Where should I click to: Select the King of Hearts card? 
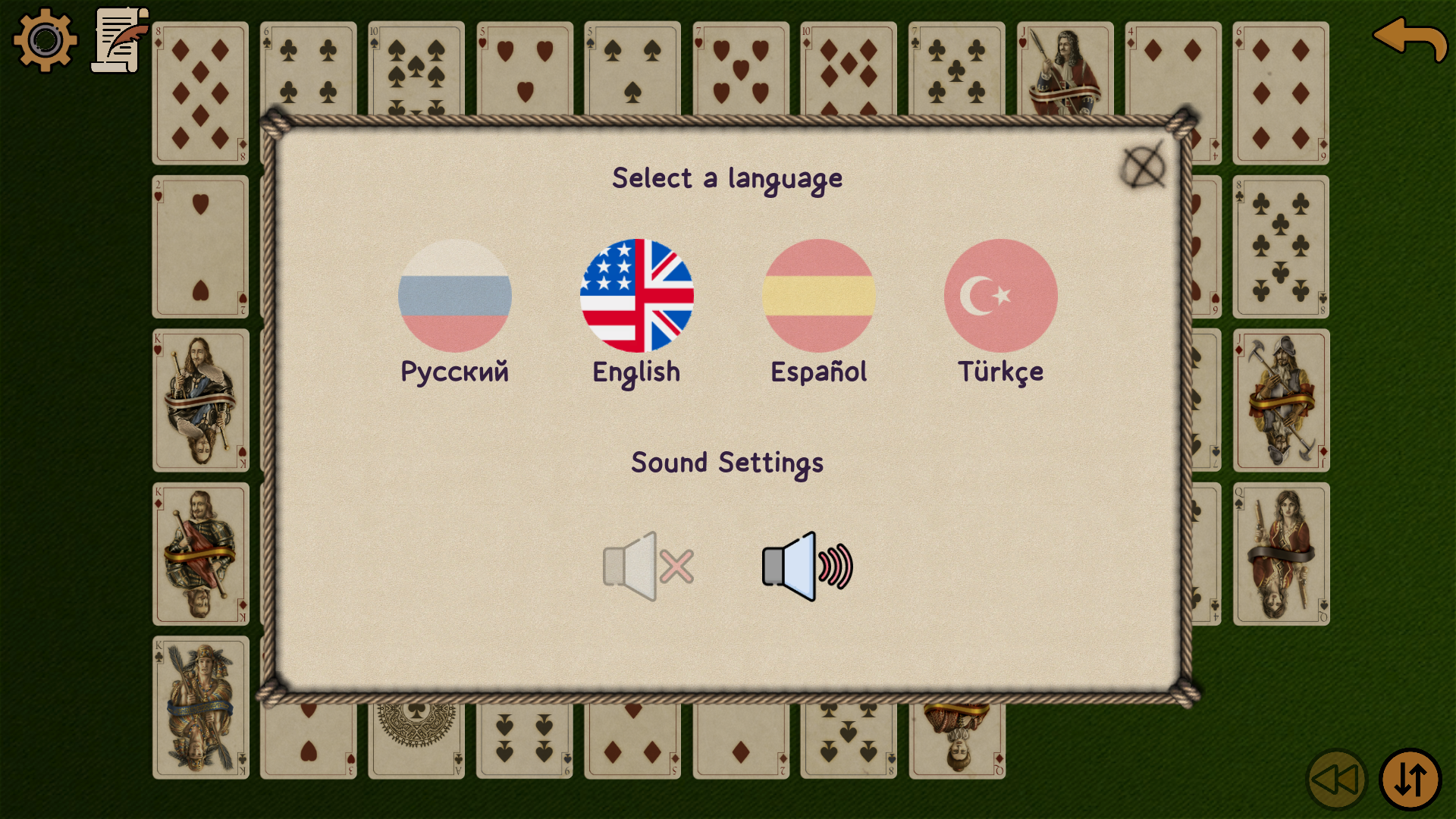(200, 400)
